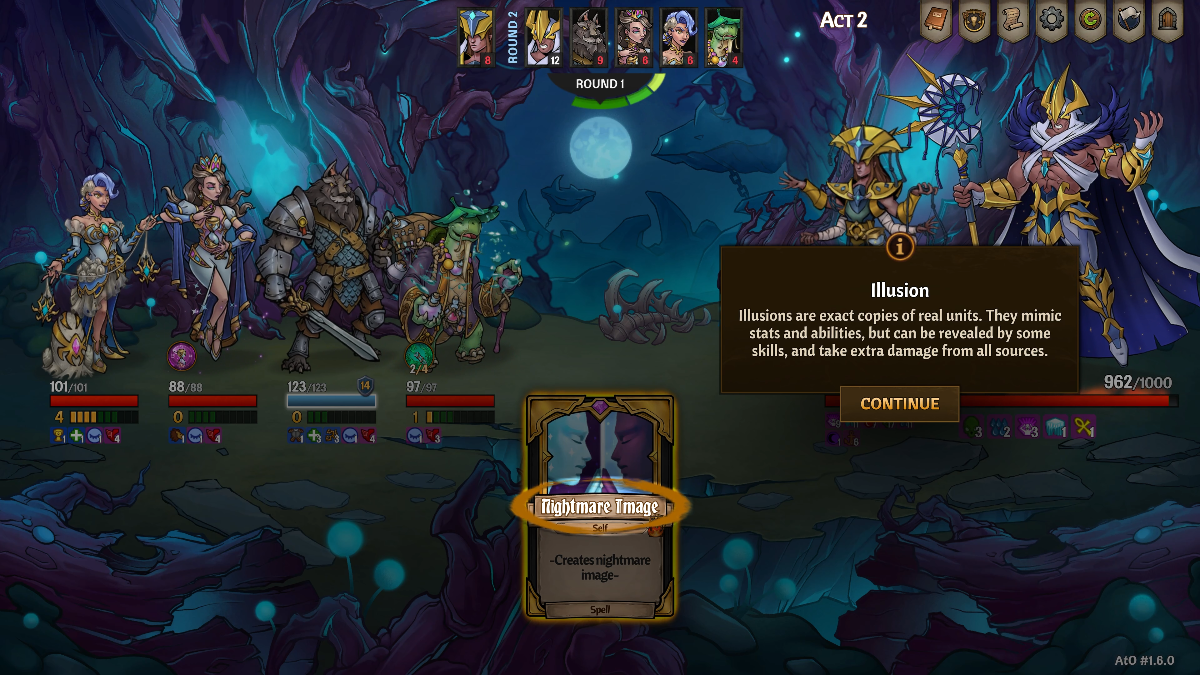The width and height of the screenshot is (1200, 675).
Task: Click the wooden door exit icon
Action: pyautogui.click(x=1166, y=21)
